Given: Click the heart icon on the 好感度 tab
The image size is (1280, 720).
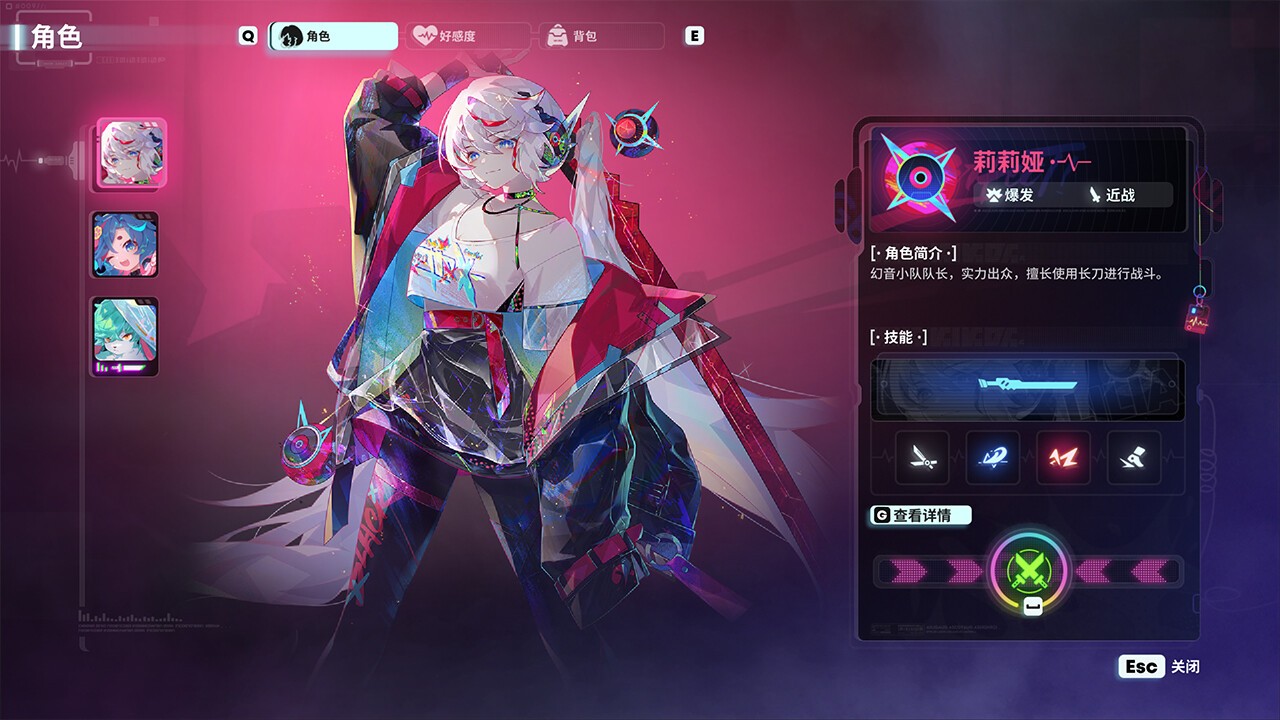Looking at the screenshot, I should point(426,36).
